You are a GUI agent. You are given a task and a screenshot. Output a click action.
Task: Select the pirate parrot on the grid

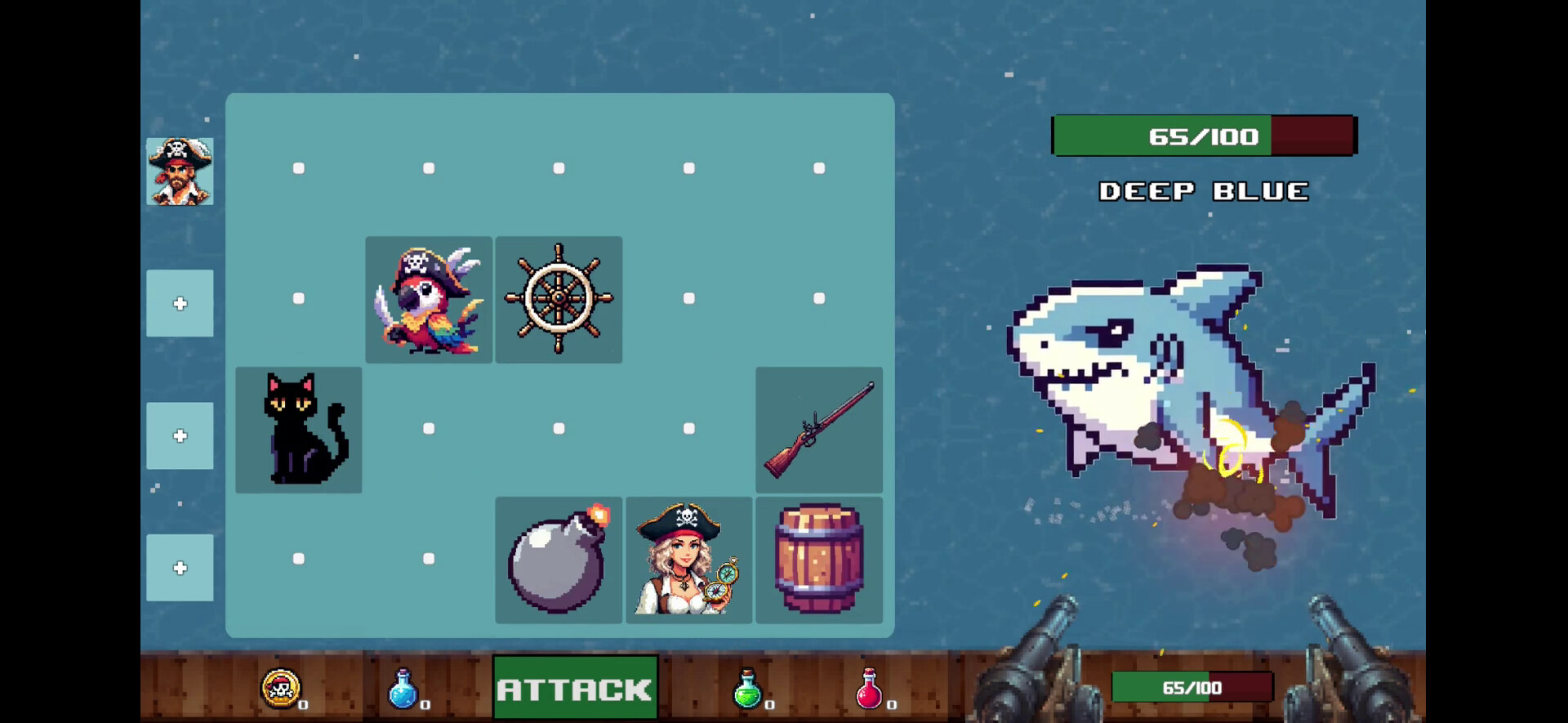429,300
